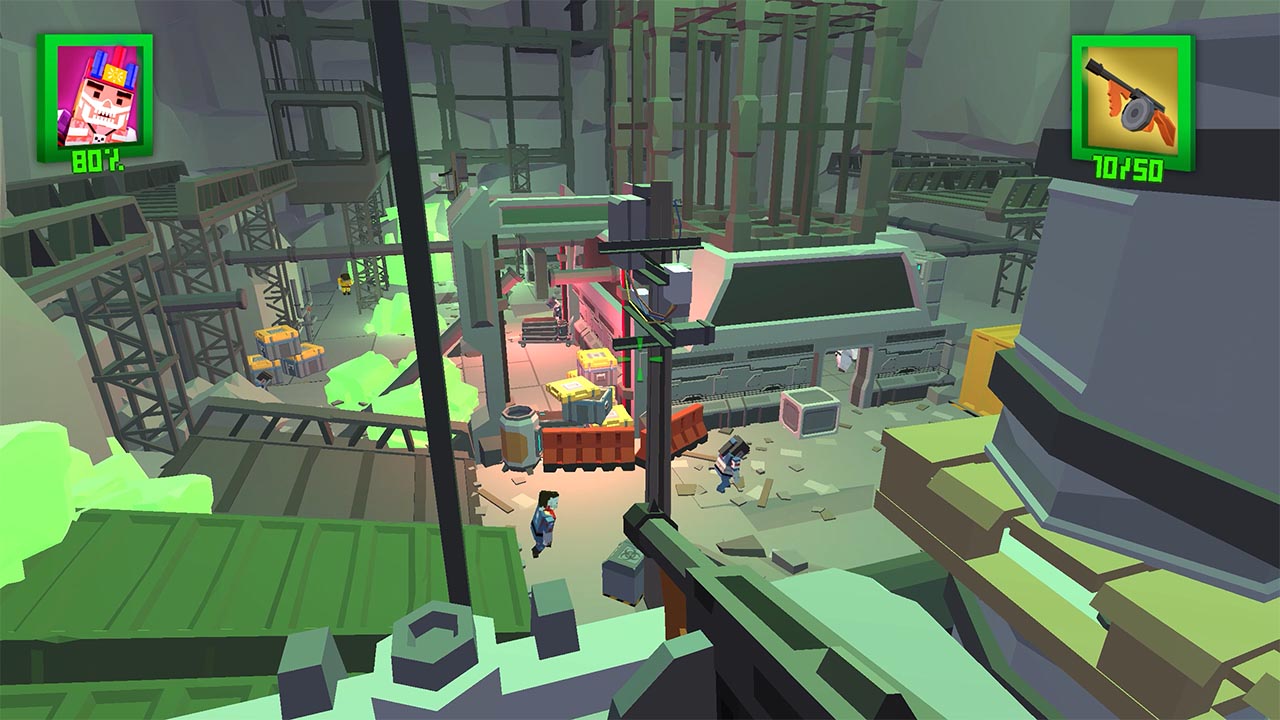The image size is (1280, 720).
Task: Click the grey crate below the power pole
Action: coord(624,572)
